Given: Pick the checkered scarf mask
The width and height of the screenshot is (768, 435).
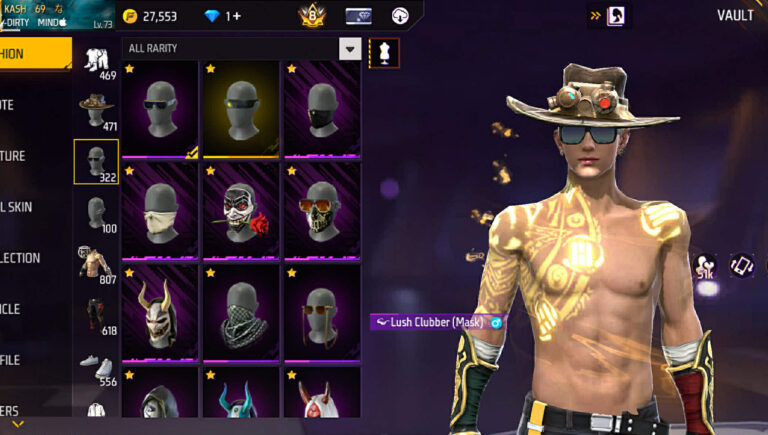Looking at the screenshot, I should (x=241, y=313).
